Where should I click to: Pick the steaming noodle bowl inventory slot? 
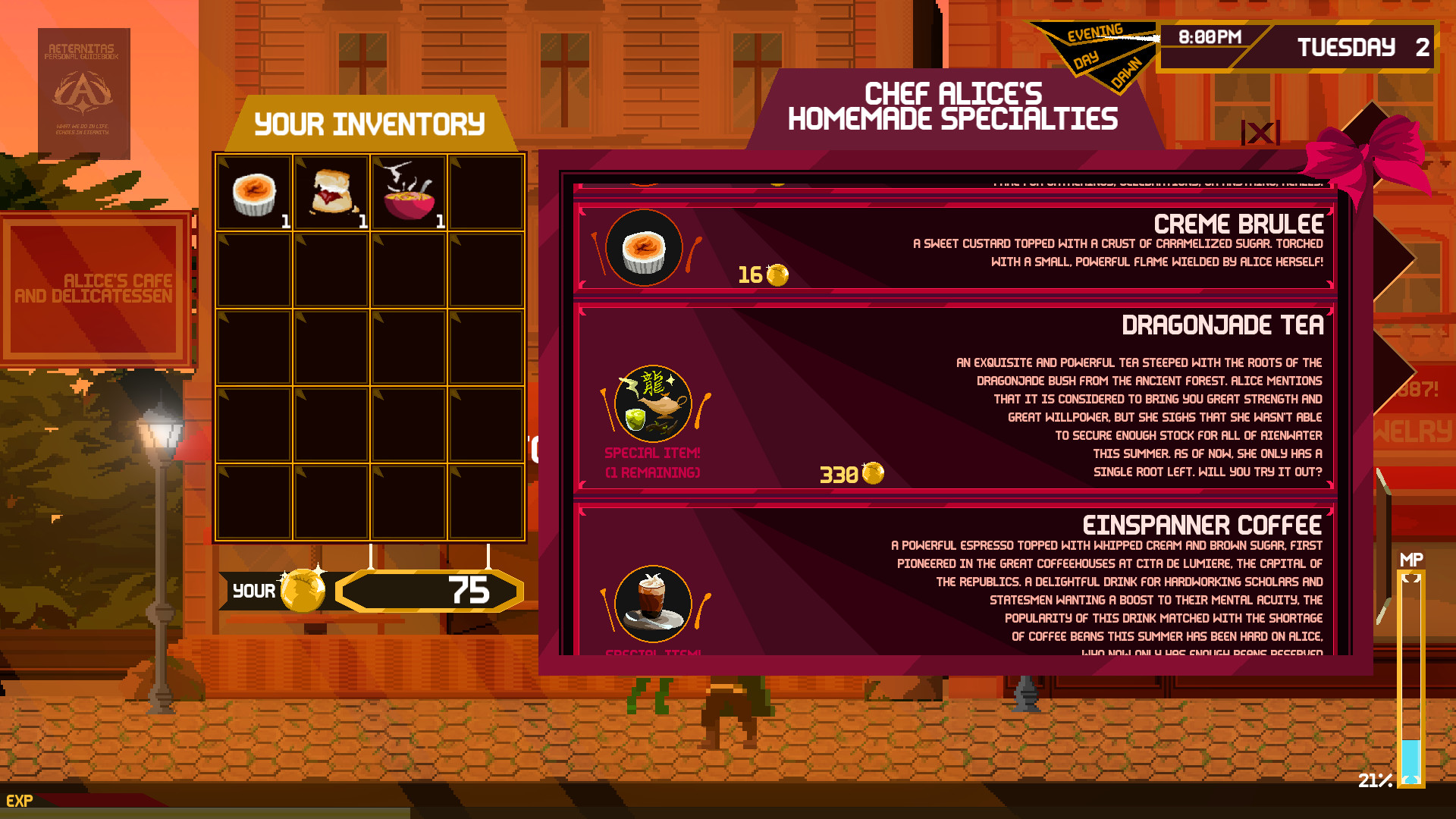click(409, 193)
